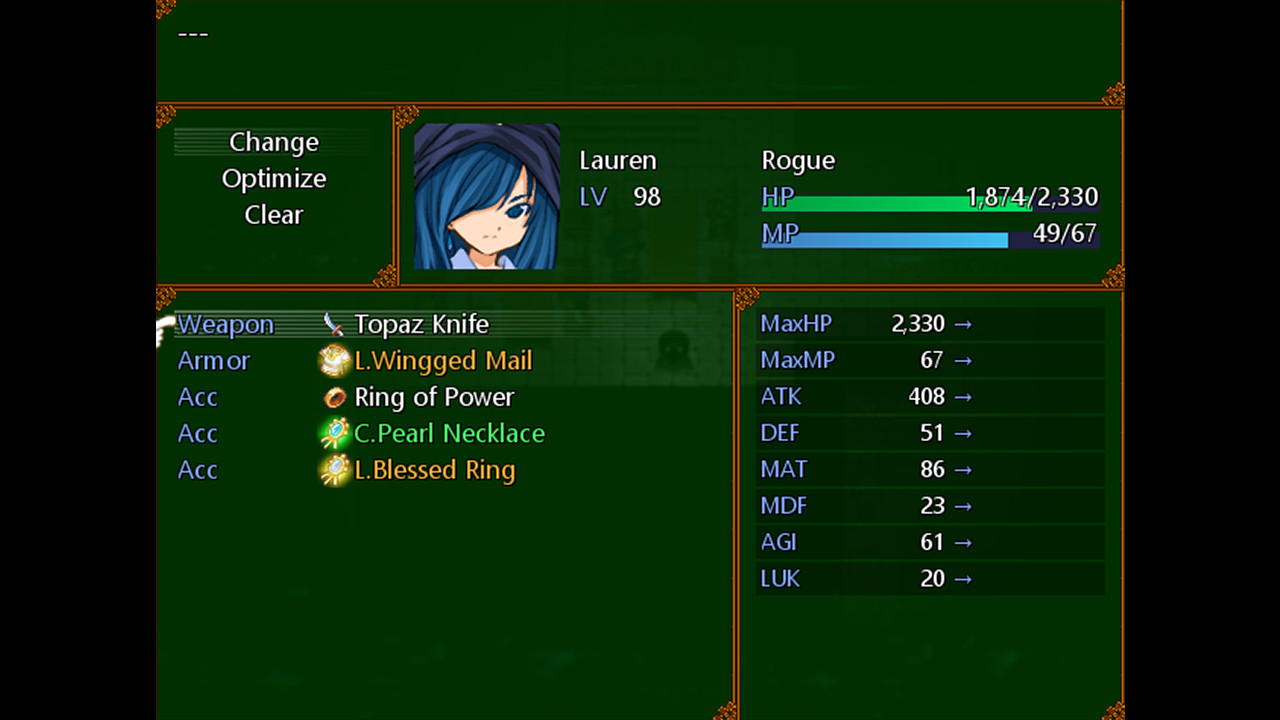Viewport: 1280px width, 720px height.
Task: Select the Clear equipment option
Action: [x=274, y=214]
